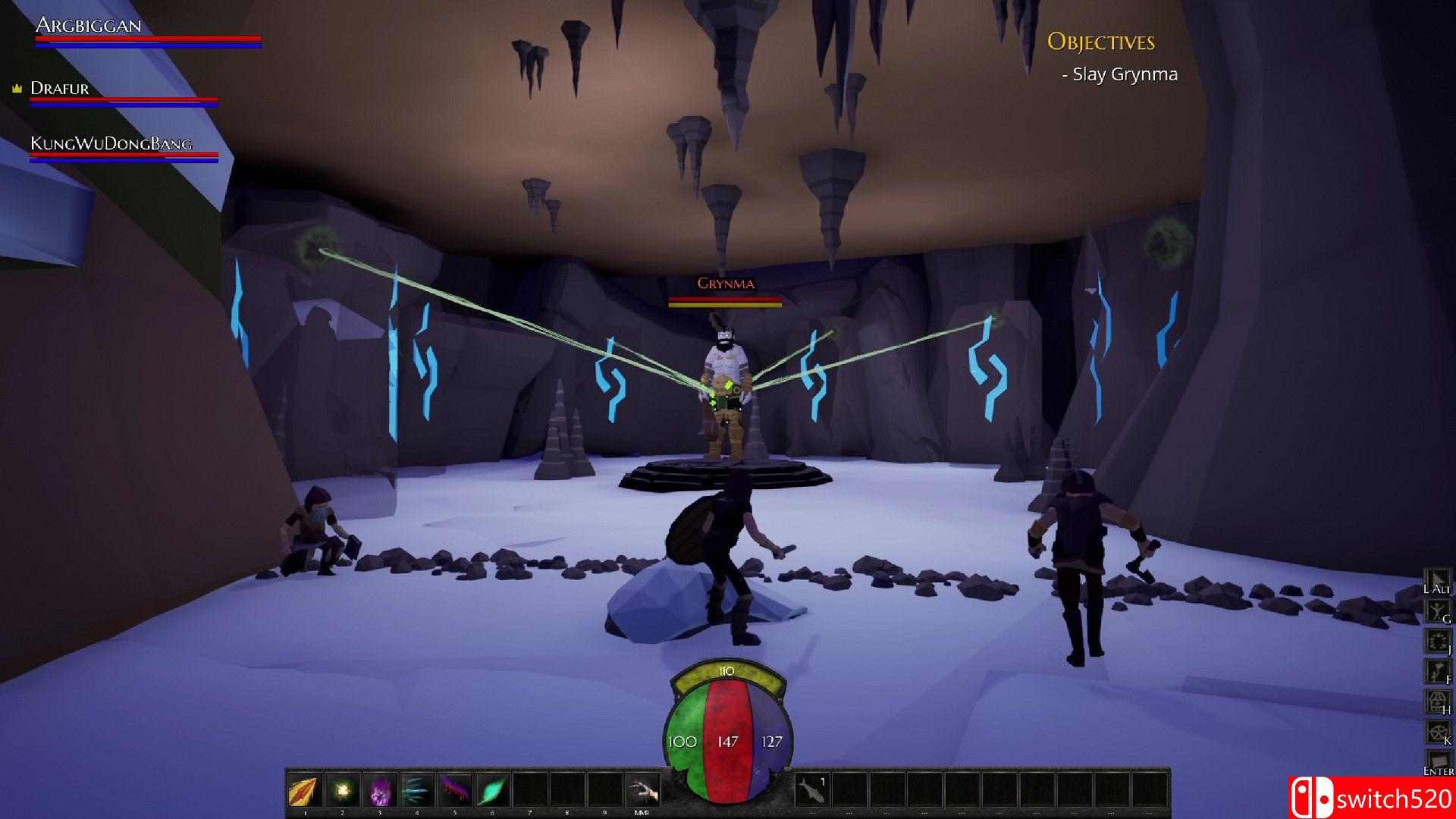Image resolution: width=1456 pixels, height=819 pixels.
Task: Select party member KungWuDongBang
Action: [111, 144]
